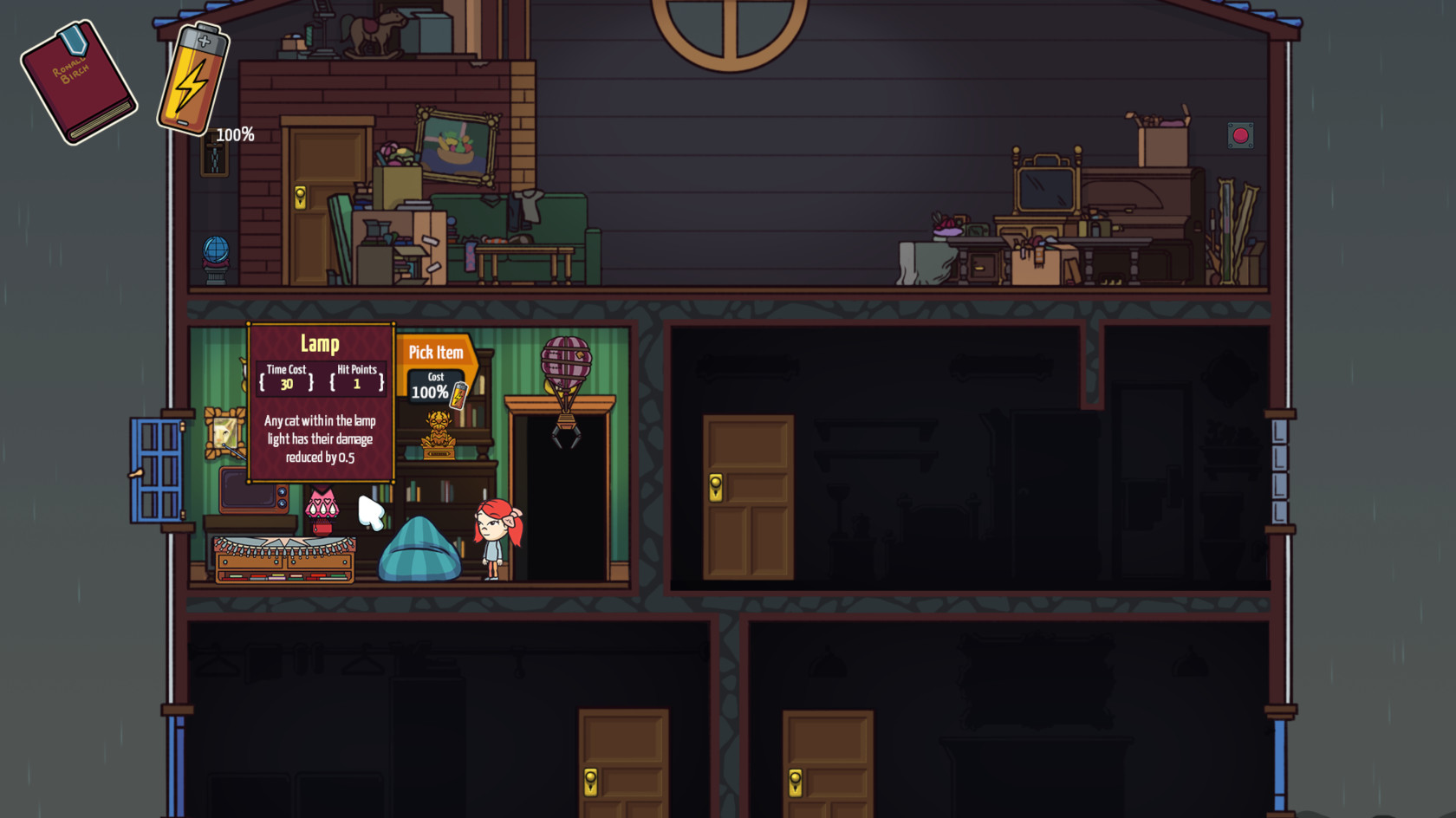
Task: Click the small battery icon beside Cost
Action: tap(461, 393)
